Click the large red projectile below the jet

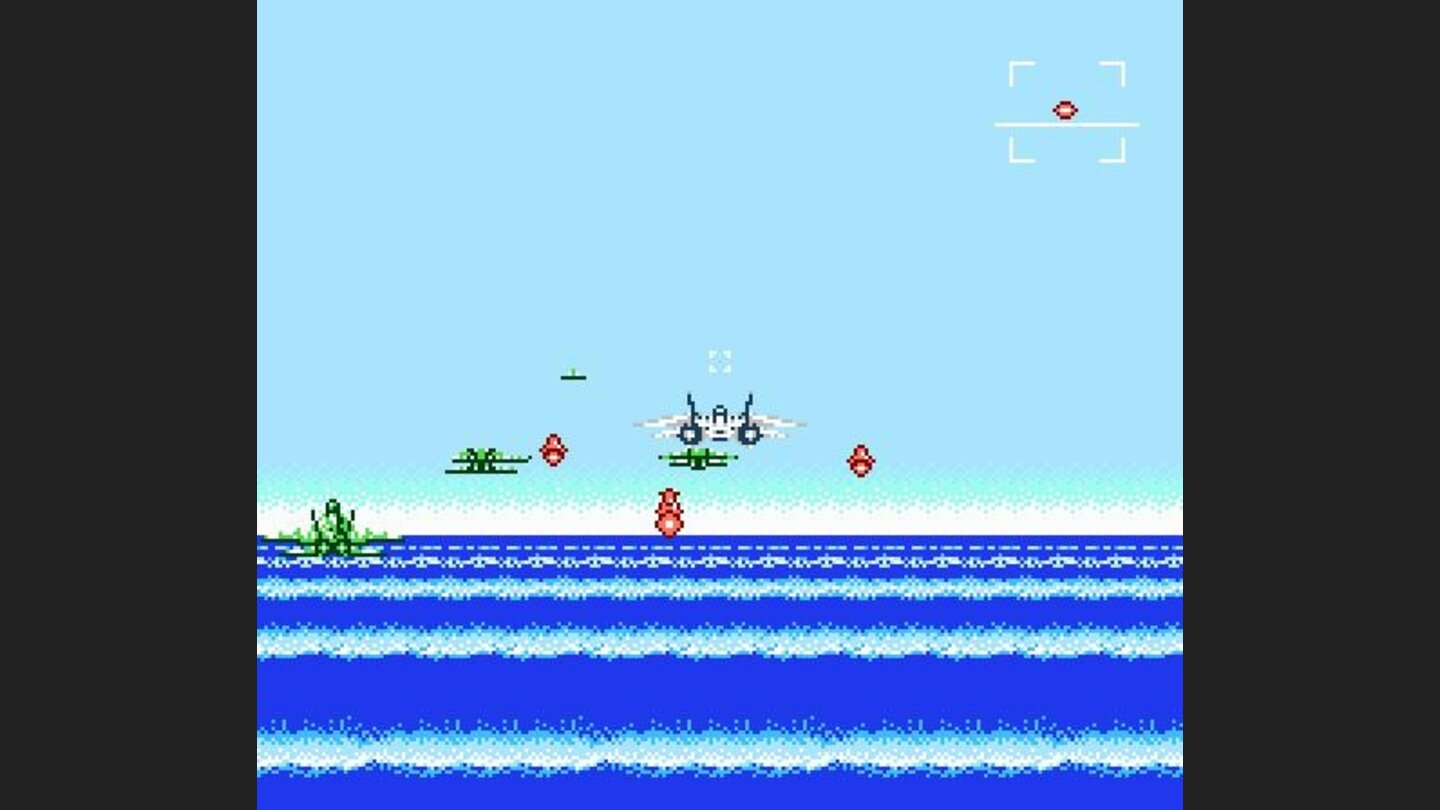(x=668, y=510)
